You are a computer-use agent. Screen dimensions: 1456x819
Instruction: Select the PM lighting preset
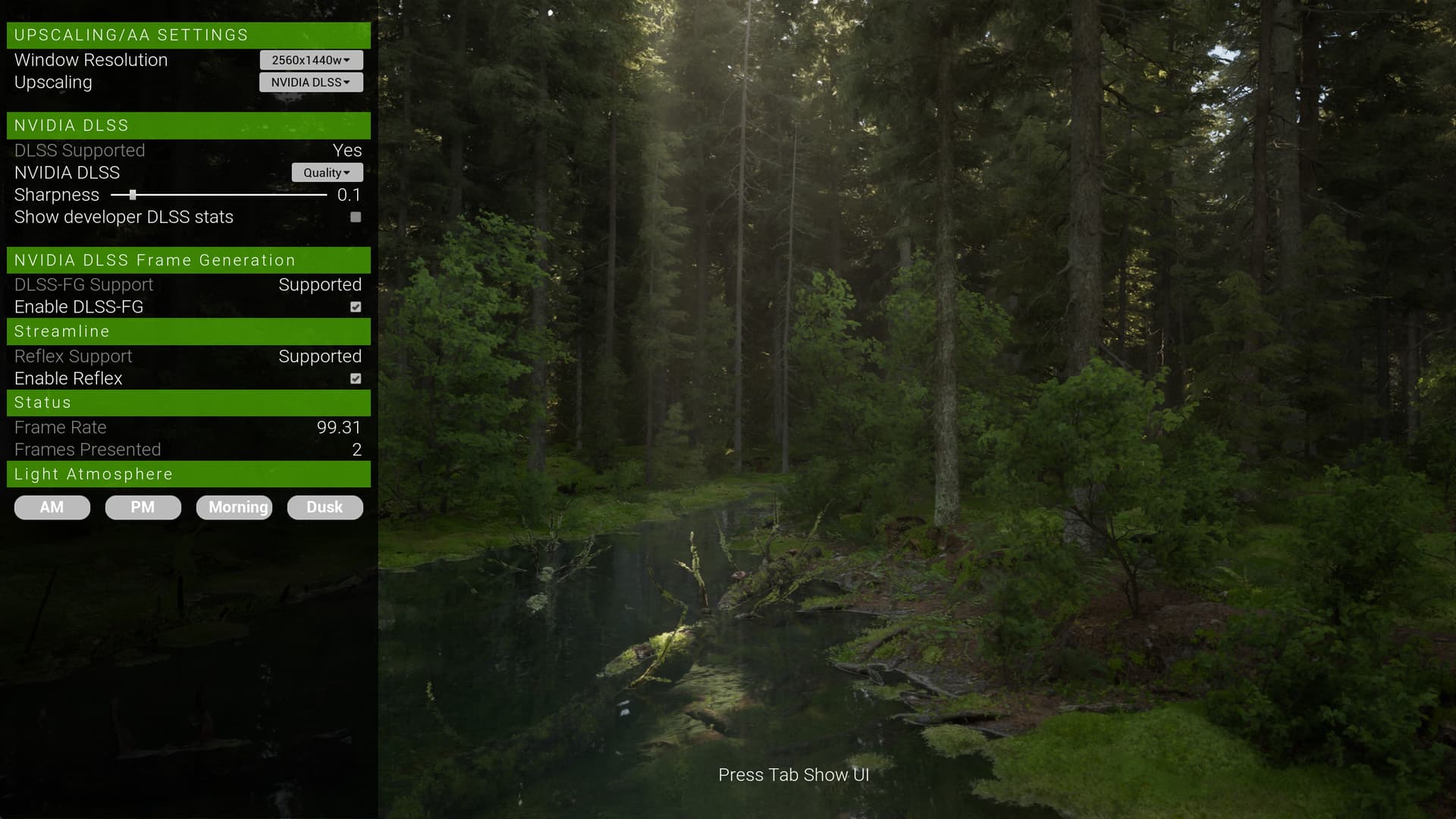[143, 507]
